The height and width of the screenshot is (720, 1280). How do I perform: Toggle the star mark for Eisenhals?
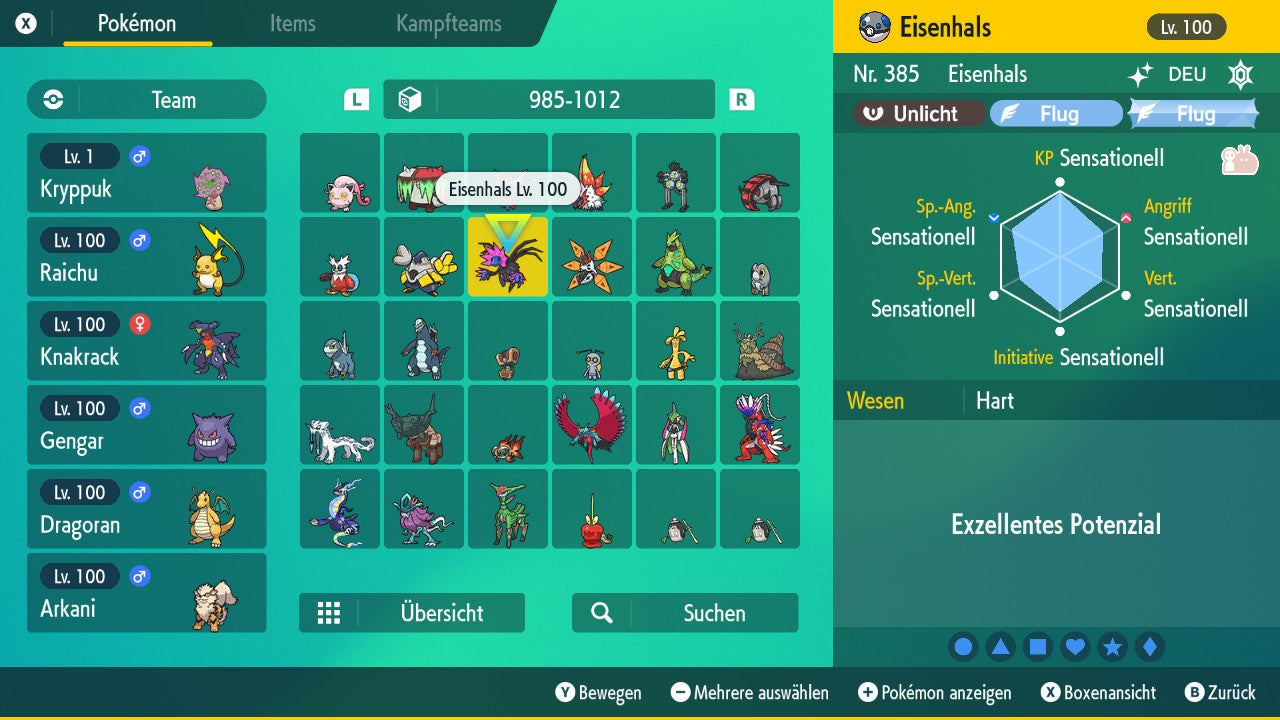tap(1113, 647)
